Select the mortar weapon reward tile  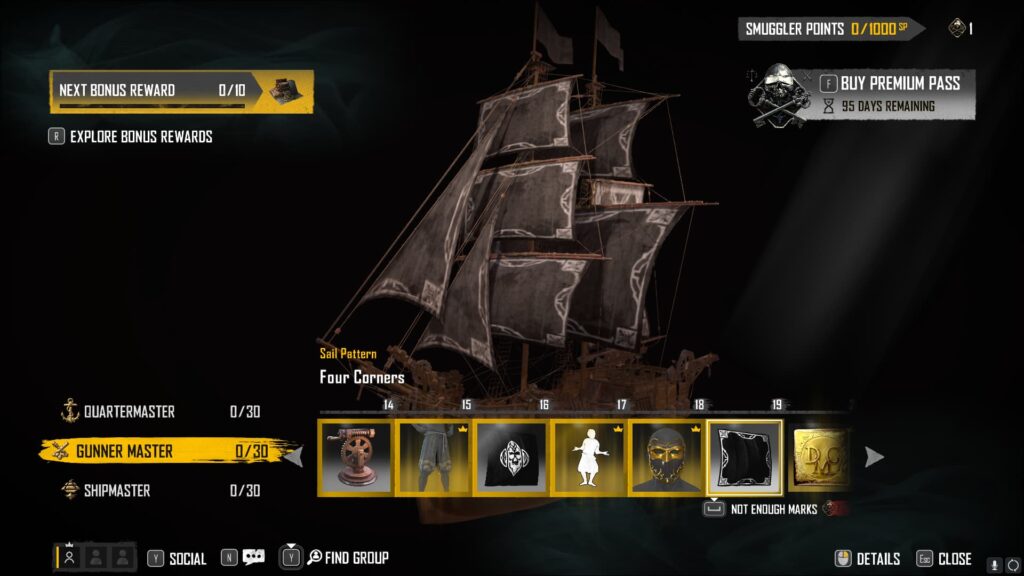click(x=357, y=457)
